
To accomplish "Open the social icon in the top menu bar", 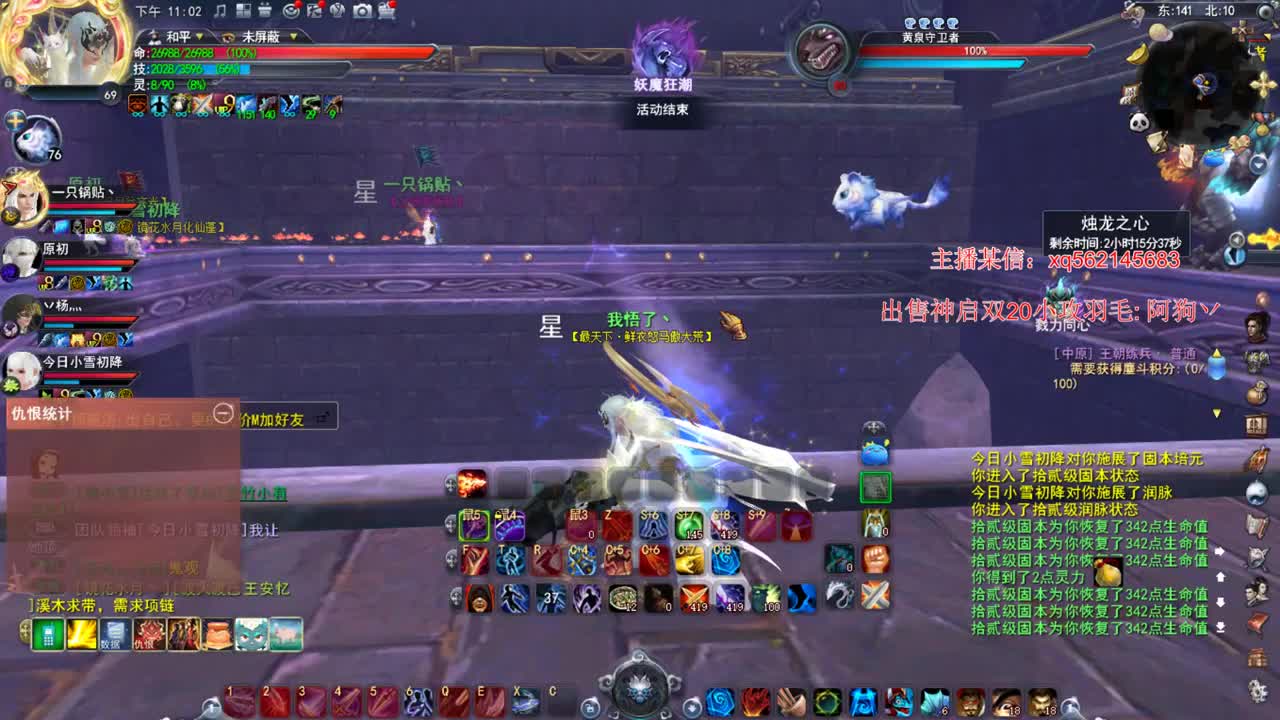I will [338, 11].
